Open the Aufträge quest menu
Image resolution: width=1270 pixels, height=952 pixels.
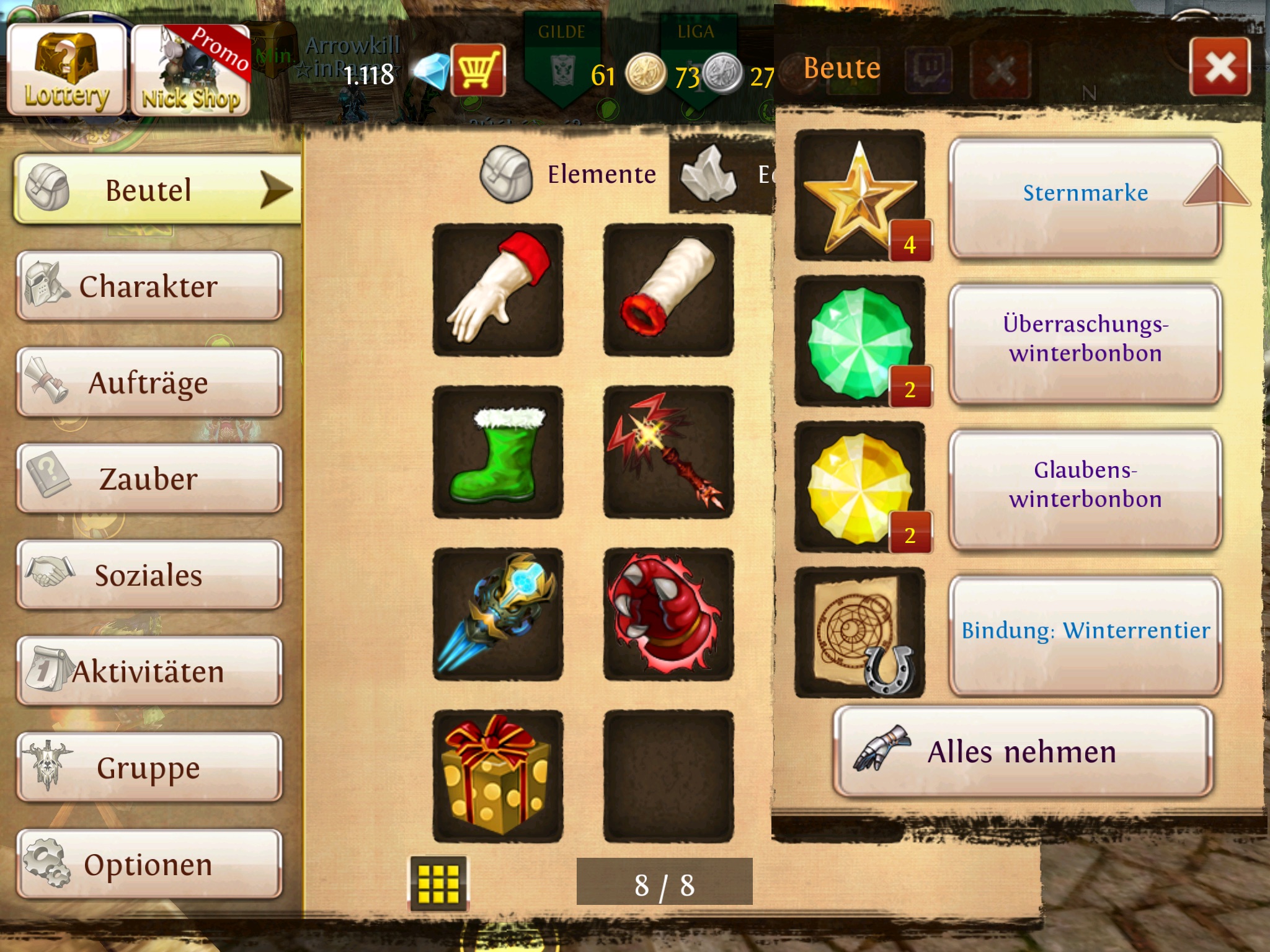coord(149,382)
